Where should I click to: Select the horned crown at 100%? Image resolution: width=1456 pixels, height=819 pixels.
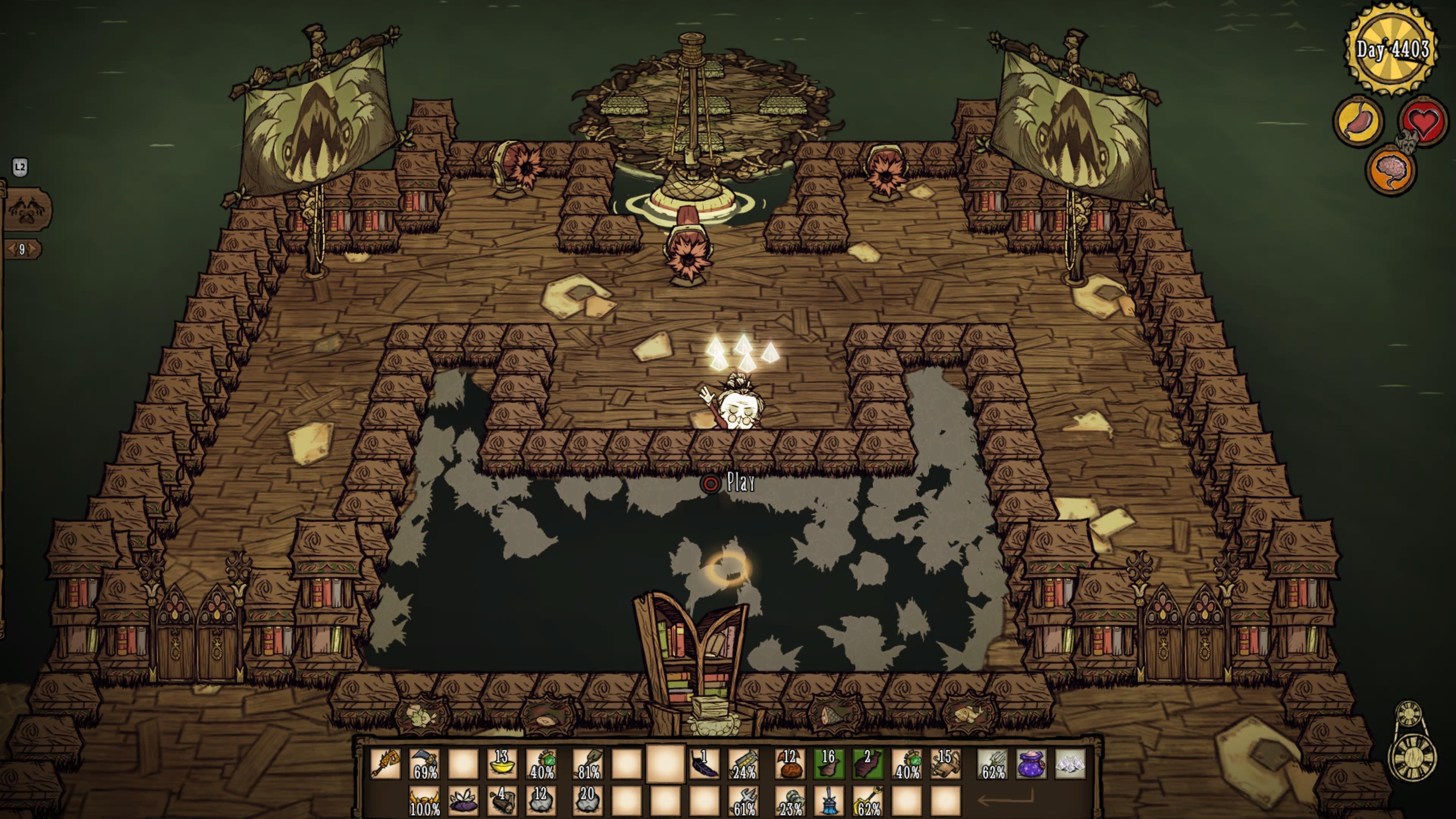(425, 801)
